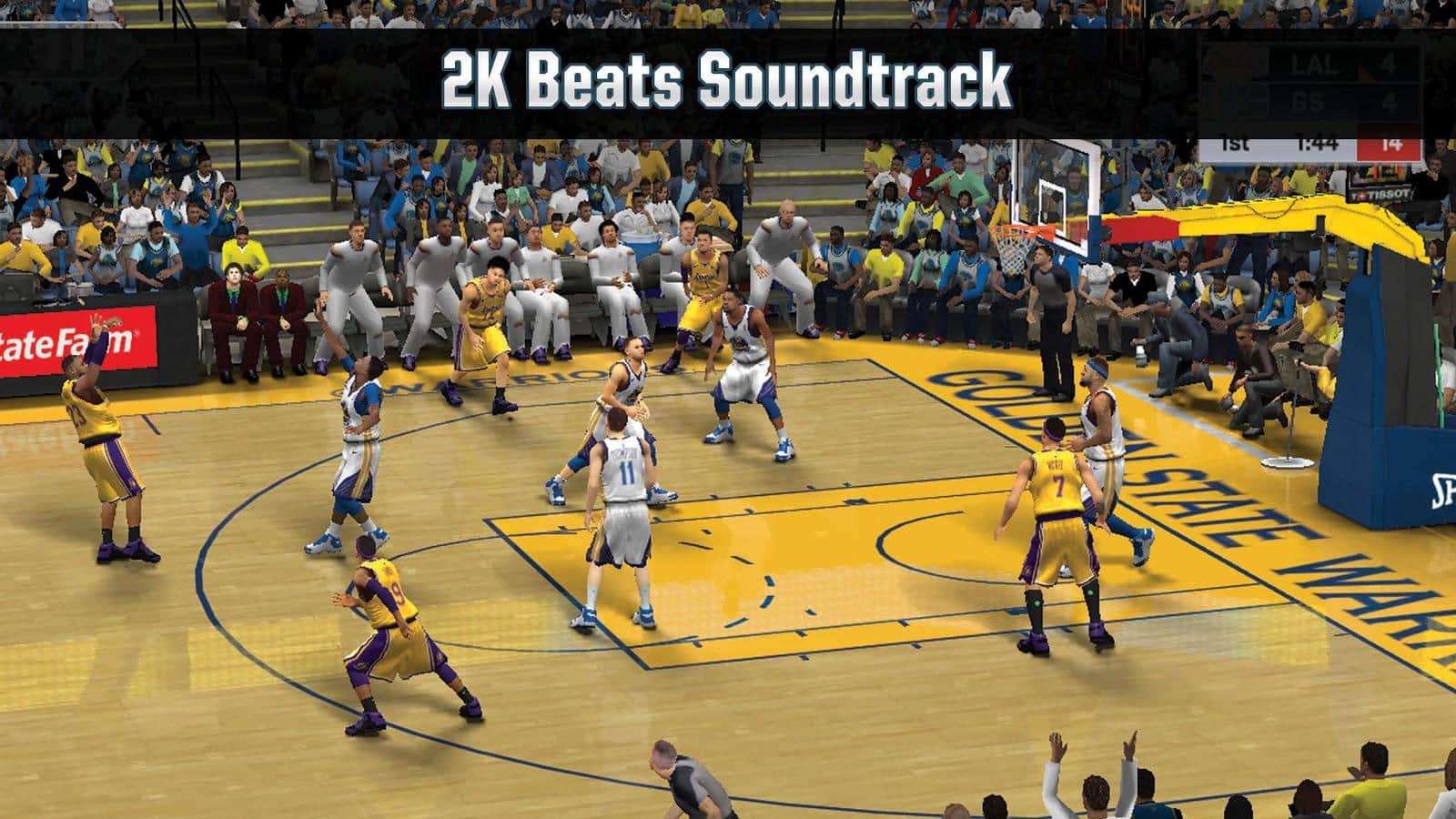Image resolution: width=1456 pixels, height=819 pixels.
Task: Select the LAL score of 4
Action: click(x=1388, y=64)
